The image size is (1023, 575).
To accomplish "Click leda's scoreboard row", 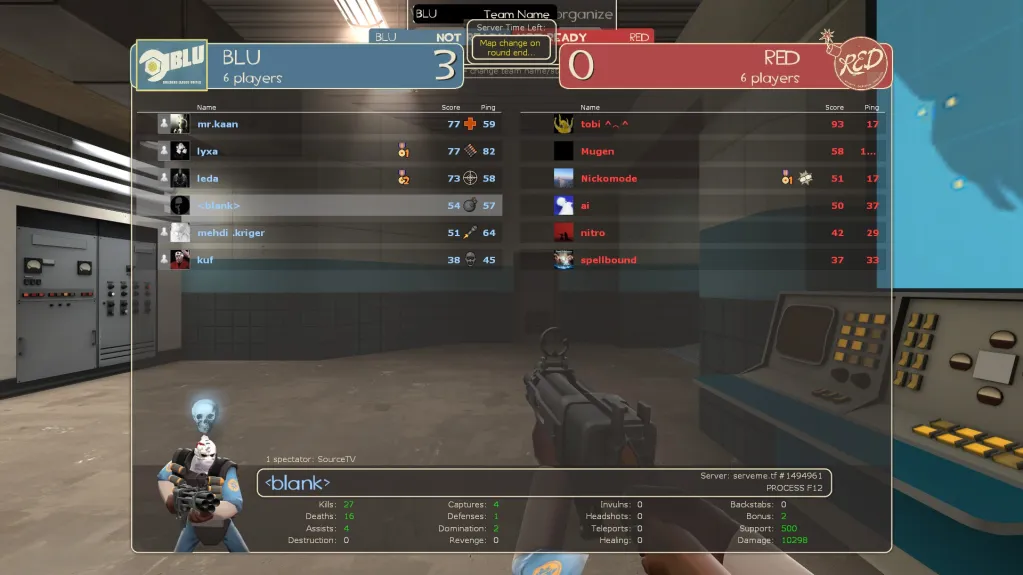I will (x=320, y=178).
